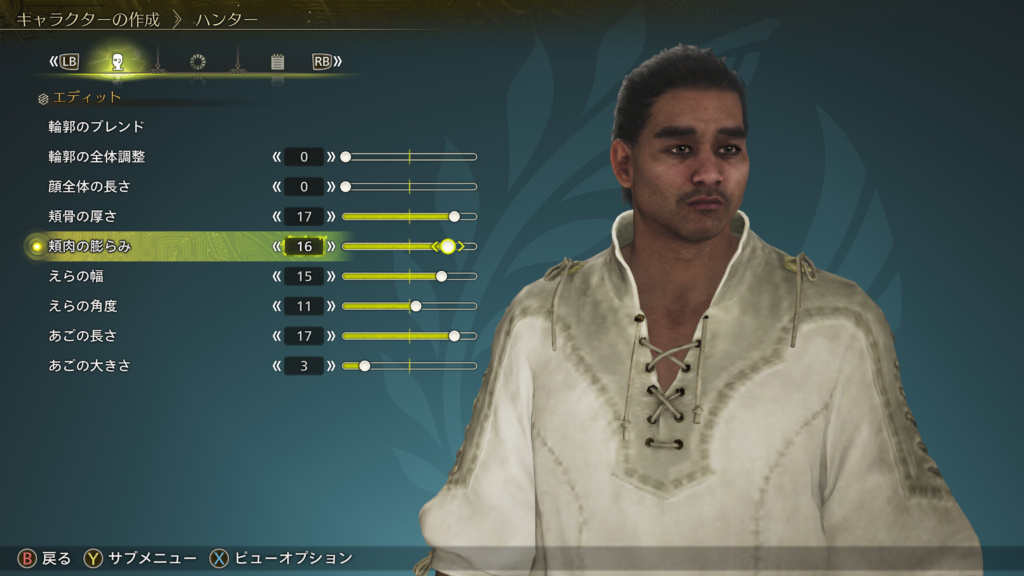Viewport: 1024px width, 576px height.
Task: Switch to the notepad icon tab
Action: (x=277, y=62)
